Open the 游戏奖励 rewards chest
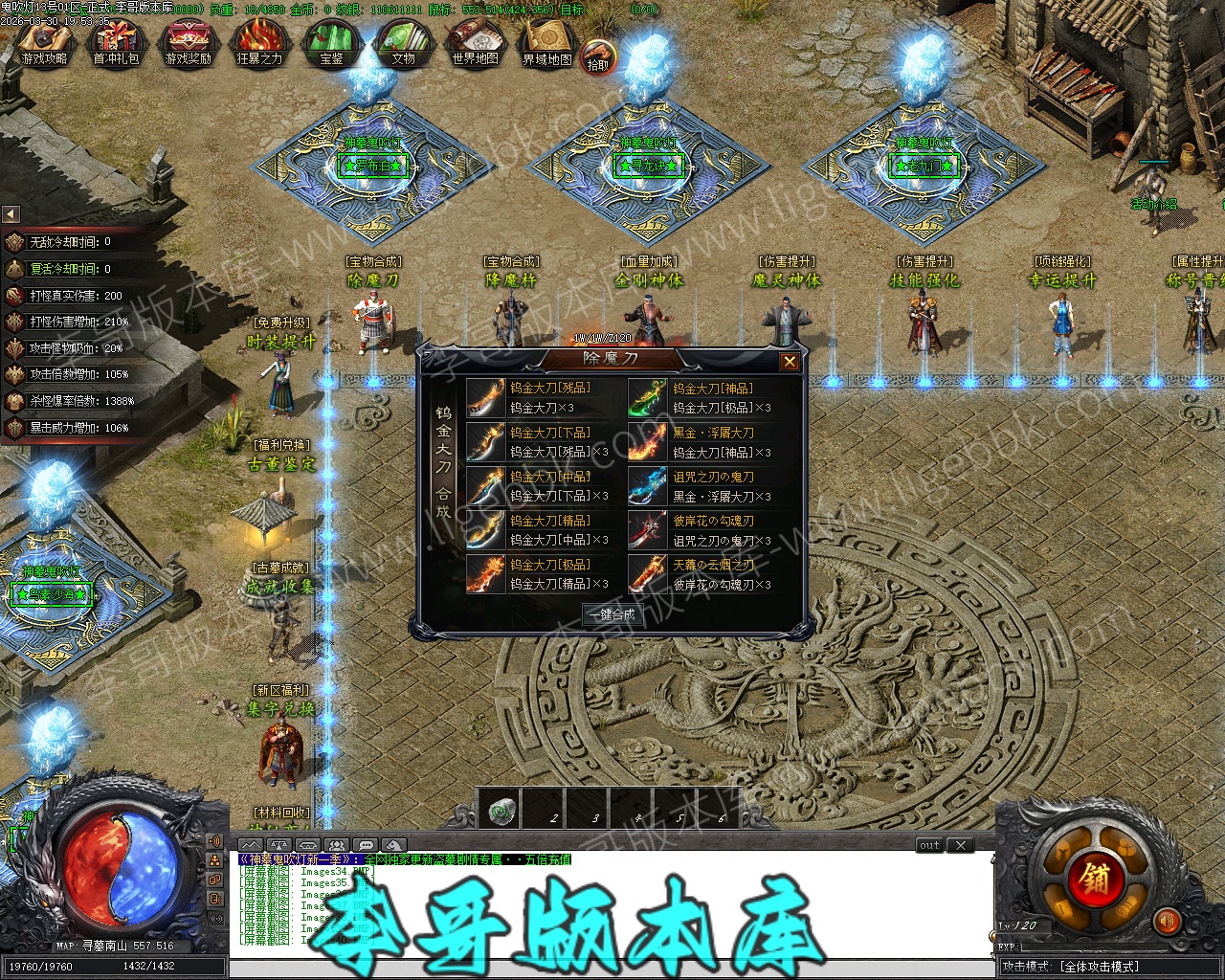 coord(188,44)
